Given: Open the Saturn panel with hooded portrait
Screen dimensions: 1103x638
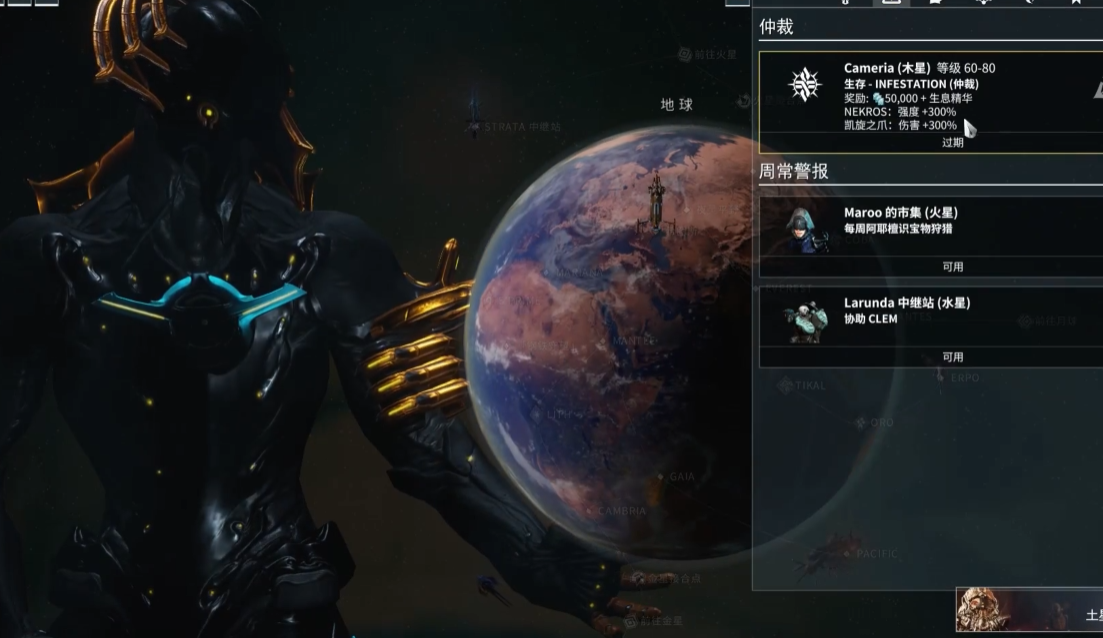Looking at the screenshot, I should coord(1029,611).
